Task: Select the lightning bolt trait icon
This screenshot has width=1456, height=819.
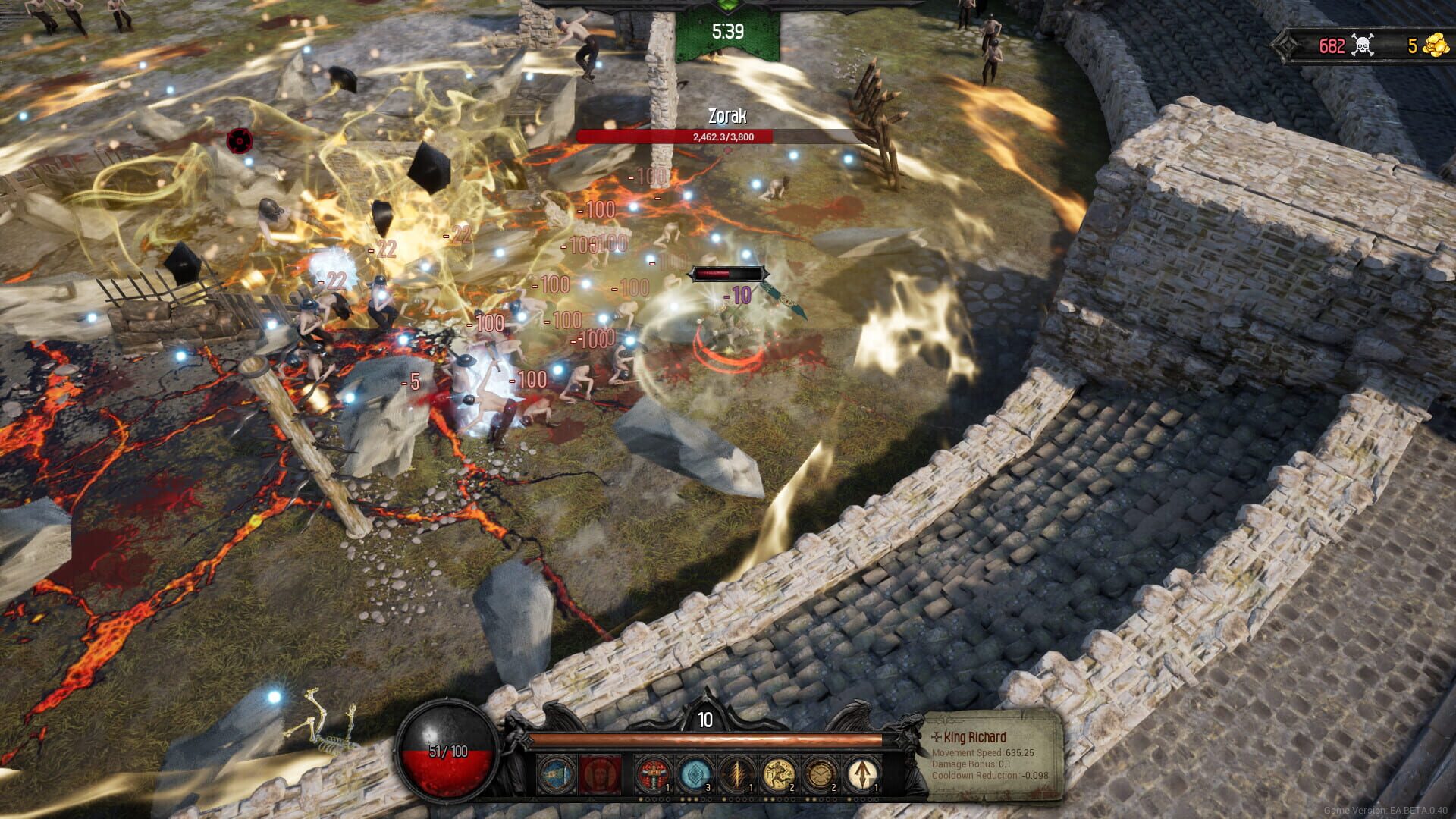Action: (x=738, y=773)
